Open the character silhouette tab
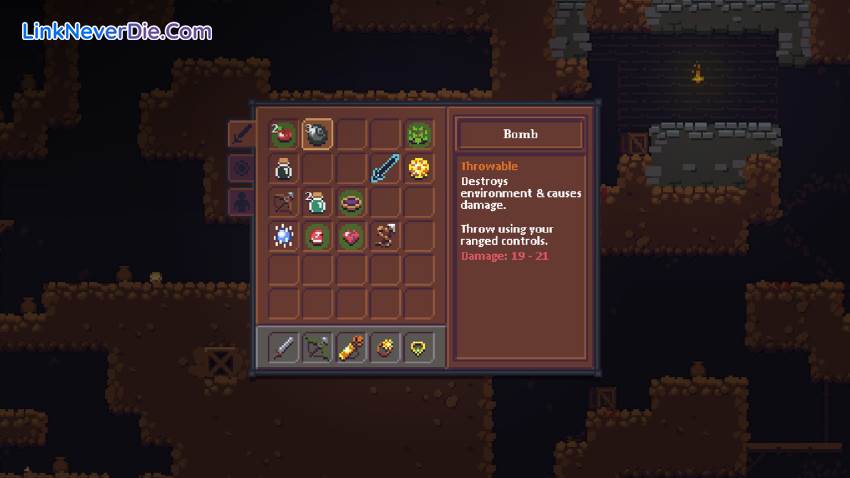This screenshot has width=850, height=478. 240,202
